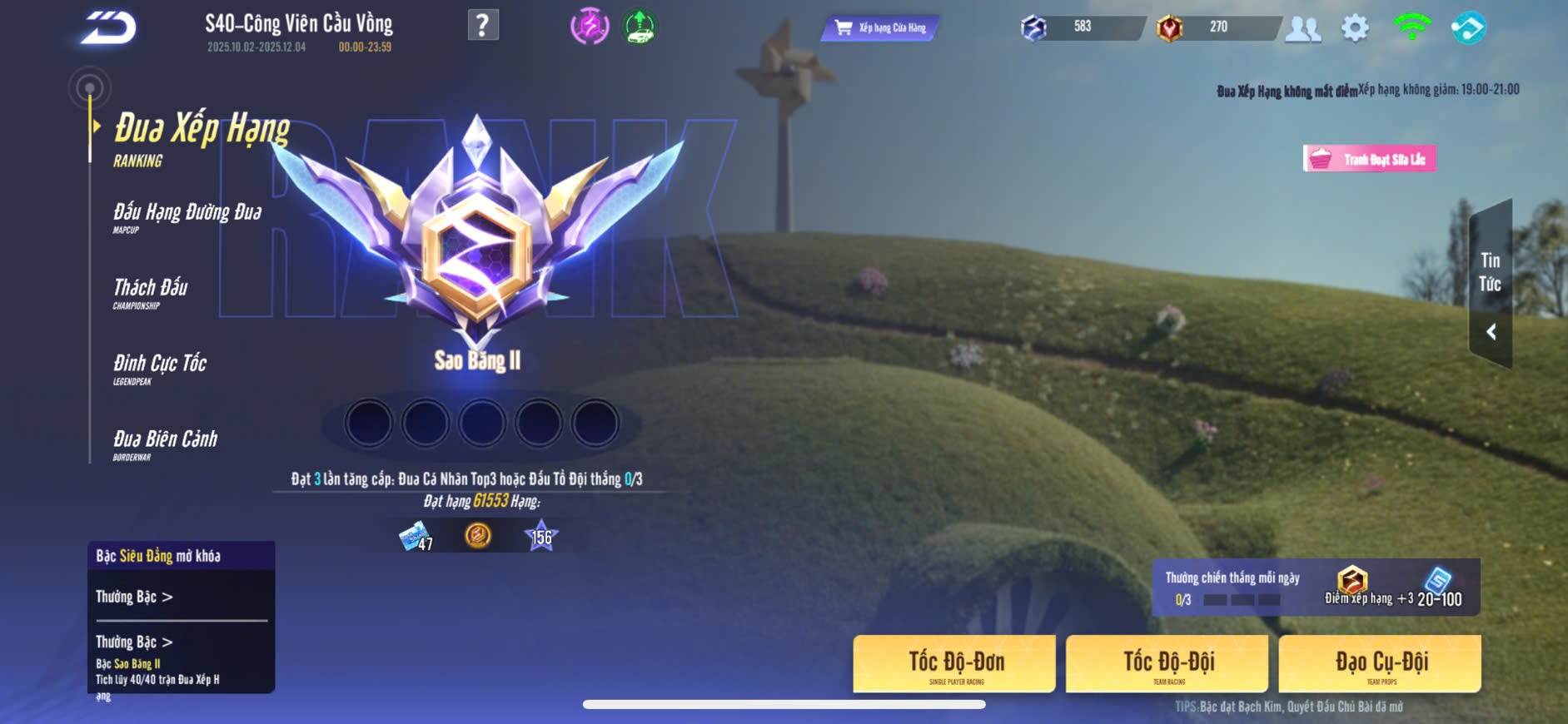Screen dimensions: 1568x724
Task: Switch to Đua Biên Cảnh mode
Action: tap(165, 444)
